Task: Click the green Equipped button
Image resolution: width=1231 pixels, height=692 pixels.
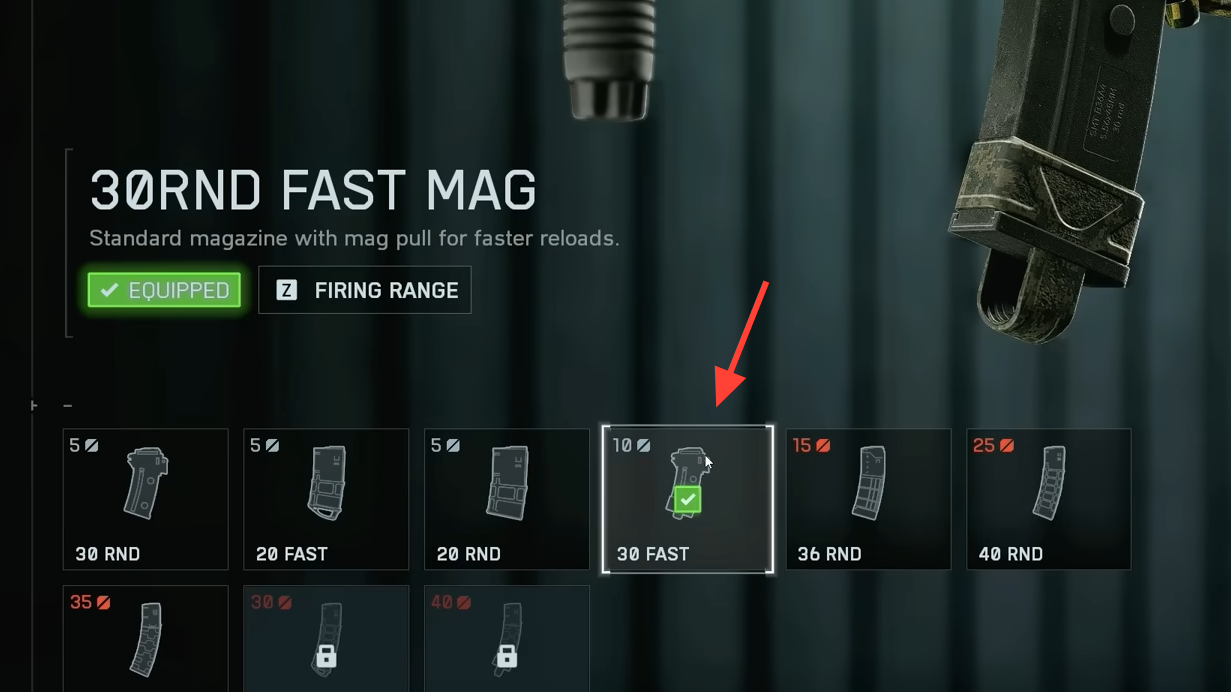Action: click(x=165, y=290)
